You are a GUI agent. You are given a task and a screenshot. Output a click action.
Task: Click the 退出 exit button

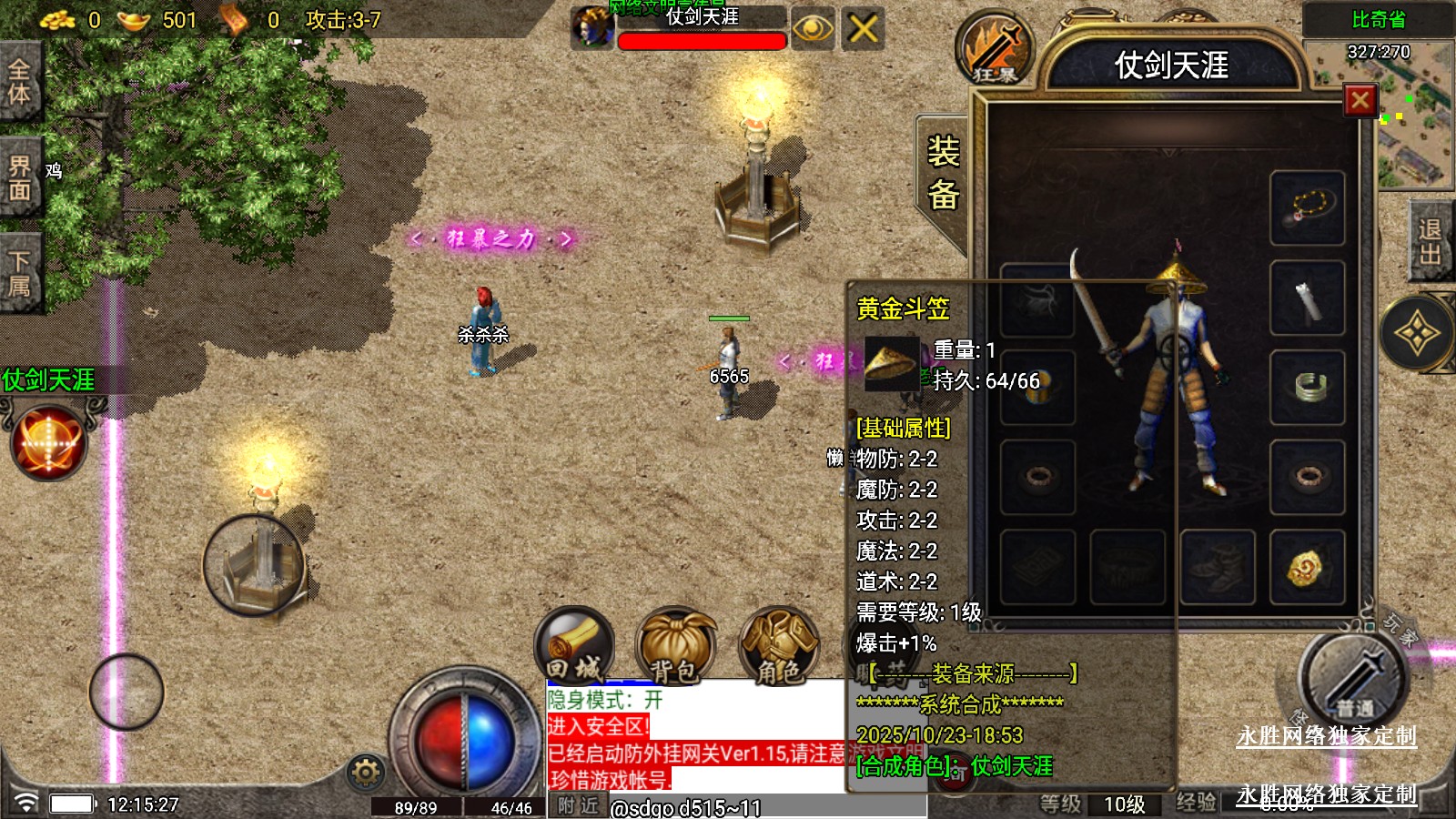click(x=1430, y=242)
